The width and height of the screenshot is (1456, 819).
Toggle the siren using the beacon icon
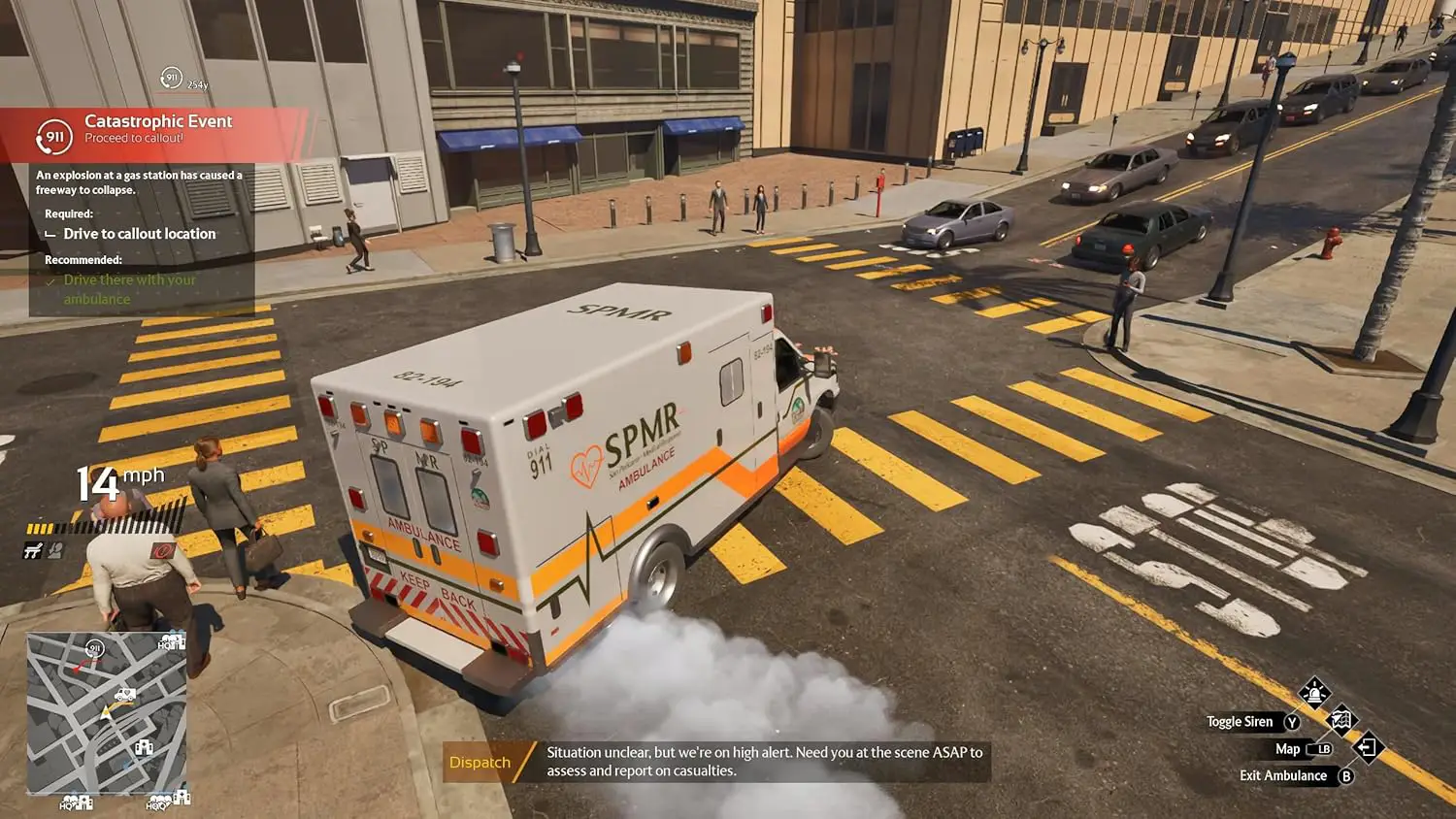(1314, 693)
